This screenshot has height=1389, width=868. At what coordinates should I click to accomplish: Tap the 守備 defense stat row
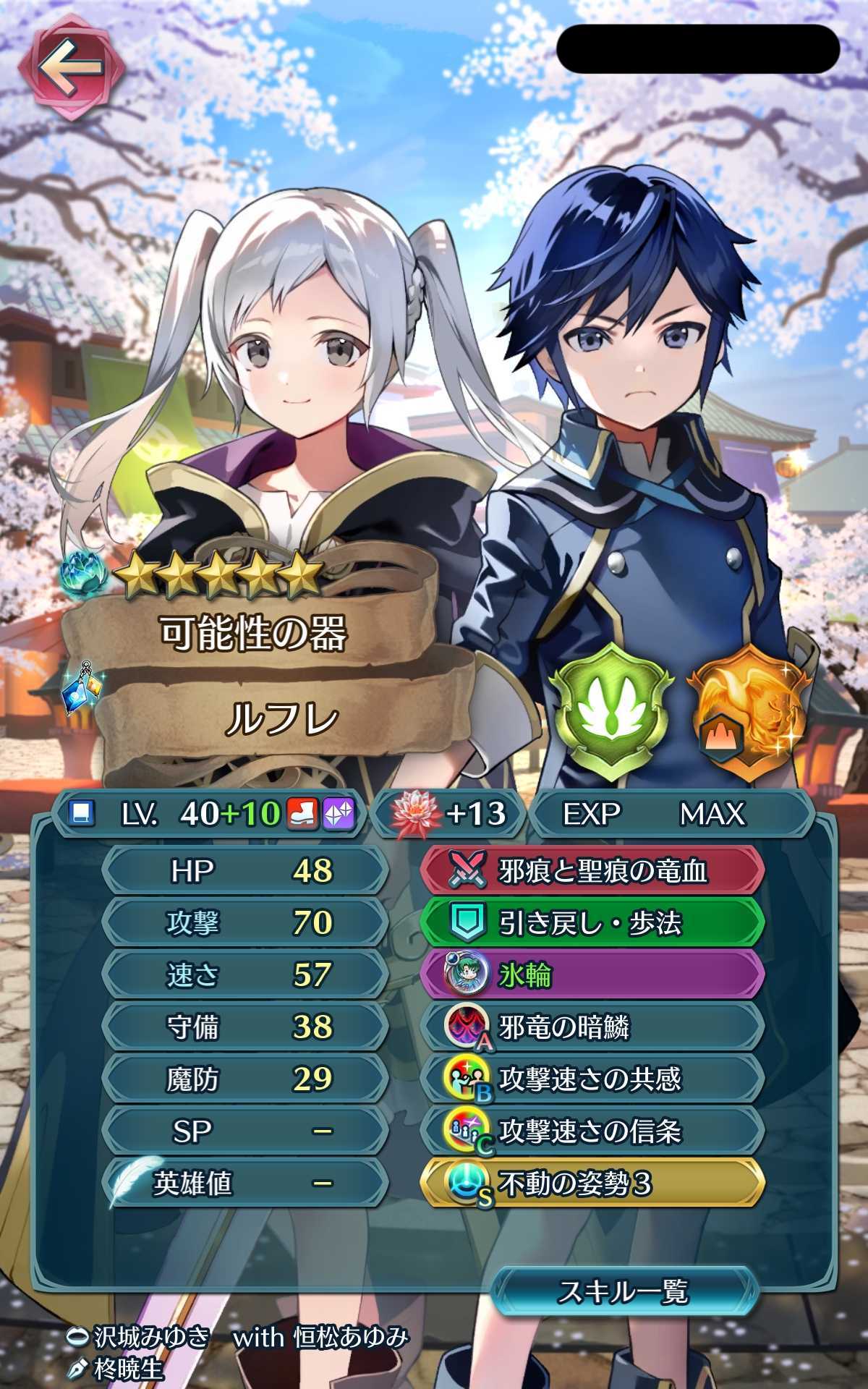[x=244, y=1027]
